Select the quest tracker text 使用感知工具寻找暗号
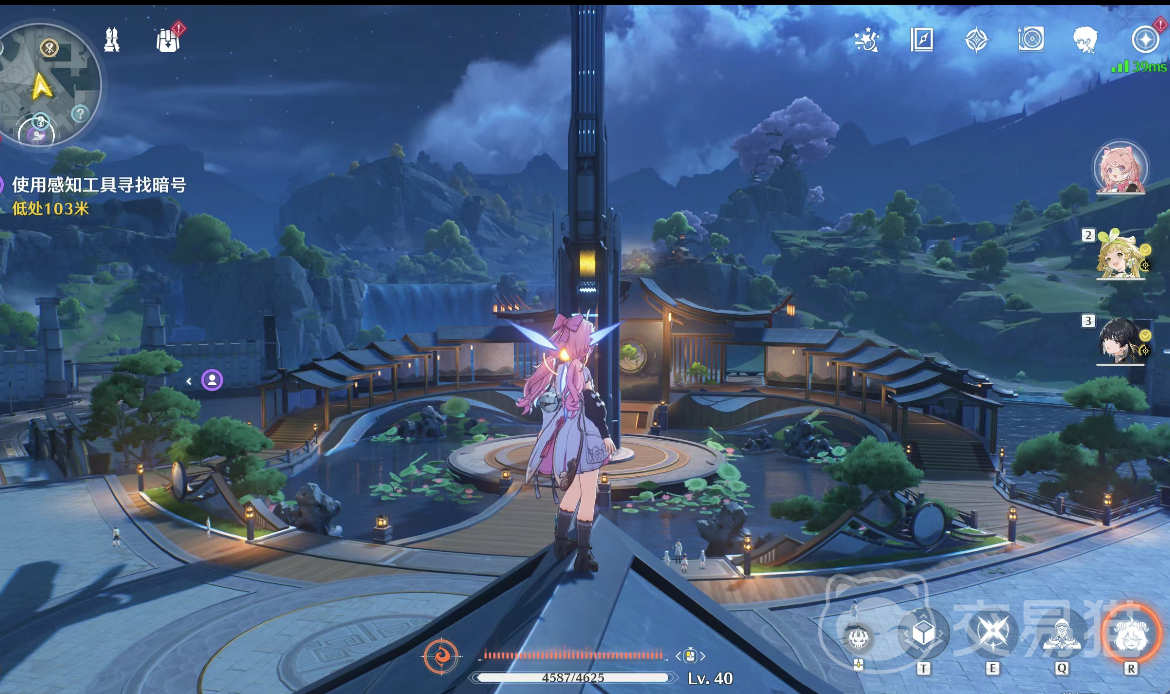The height and width of the screenshot is (694, 1170). (99, 185)
